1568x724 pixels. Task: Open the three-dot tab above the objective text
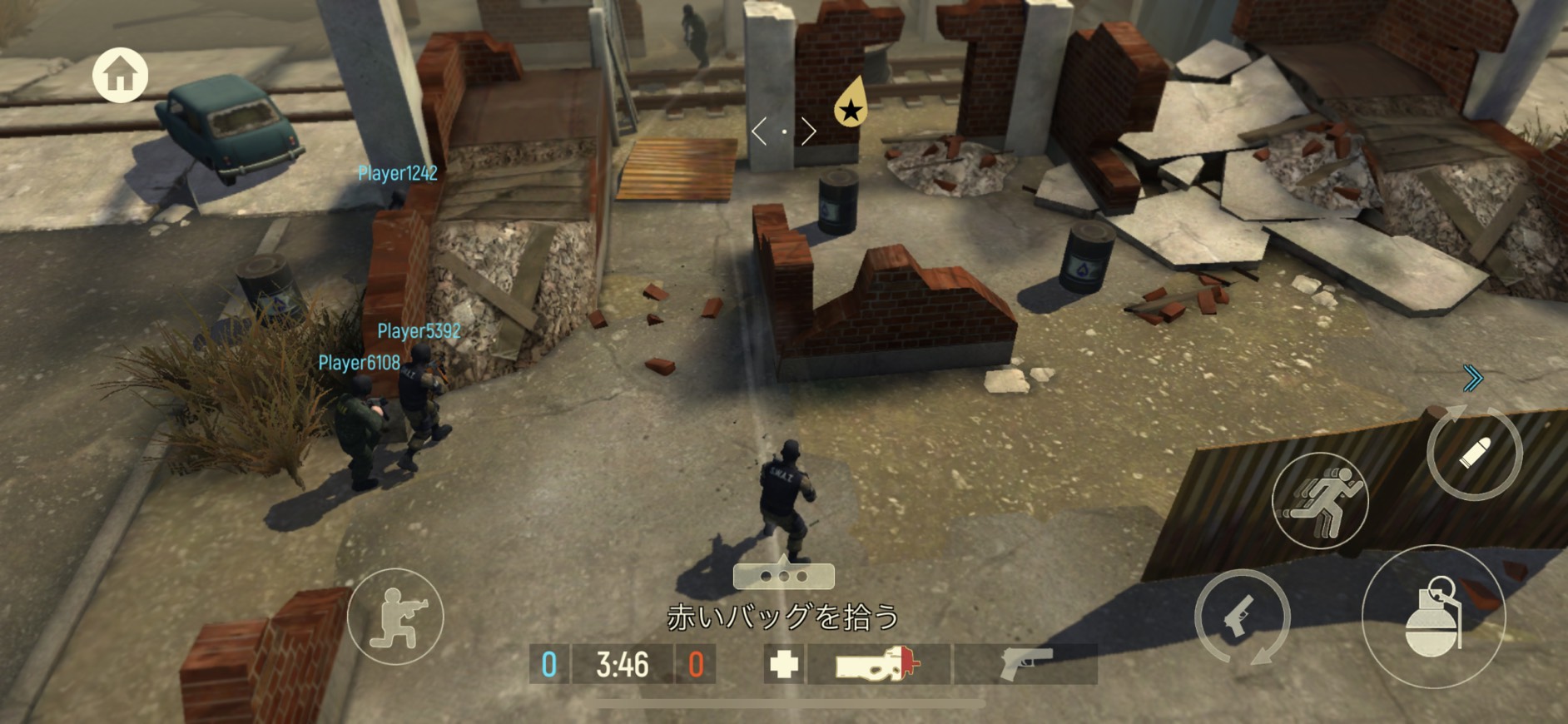[x=783, y=576]
